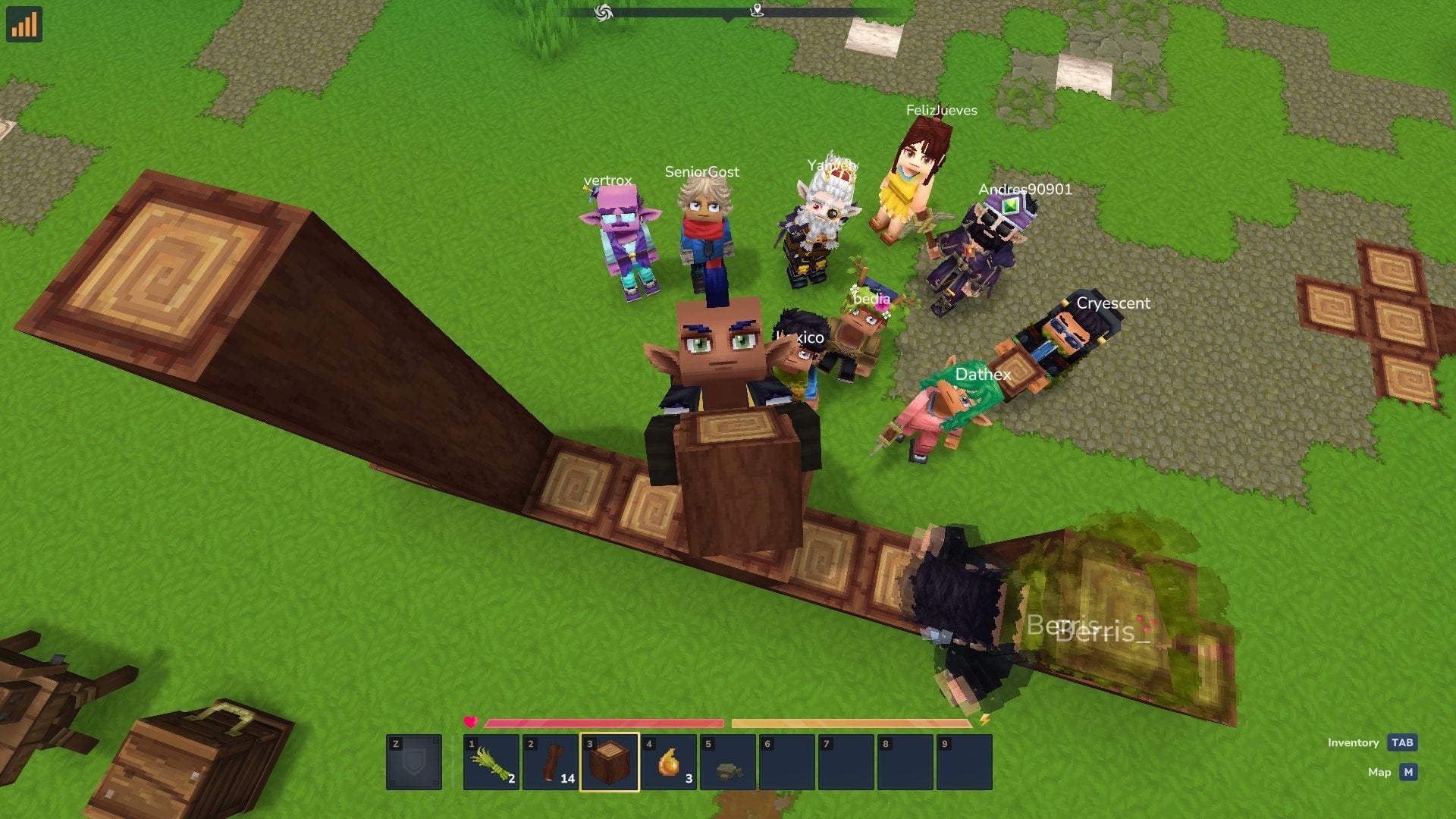The image size is (1456, 819).
Task: Click the swirl portal marker on compass
Action: (604, 12)
